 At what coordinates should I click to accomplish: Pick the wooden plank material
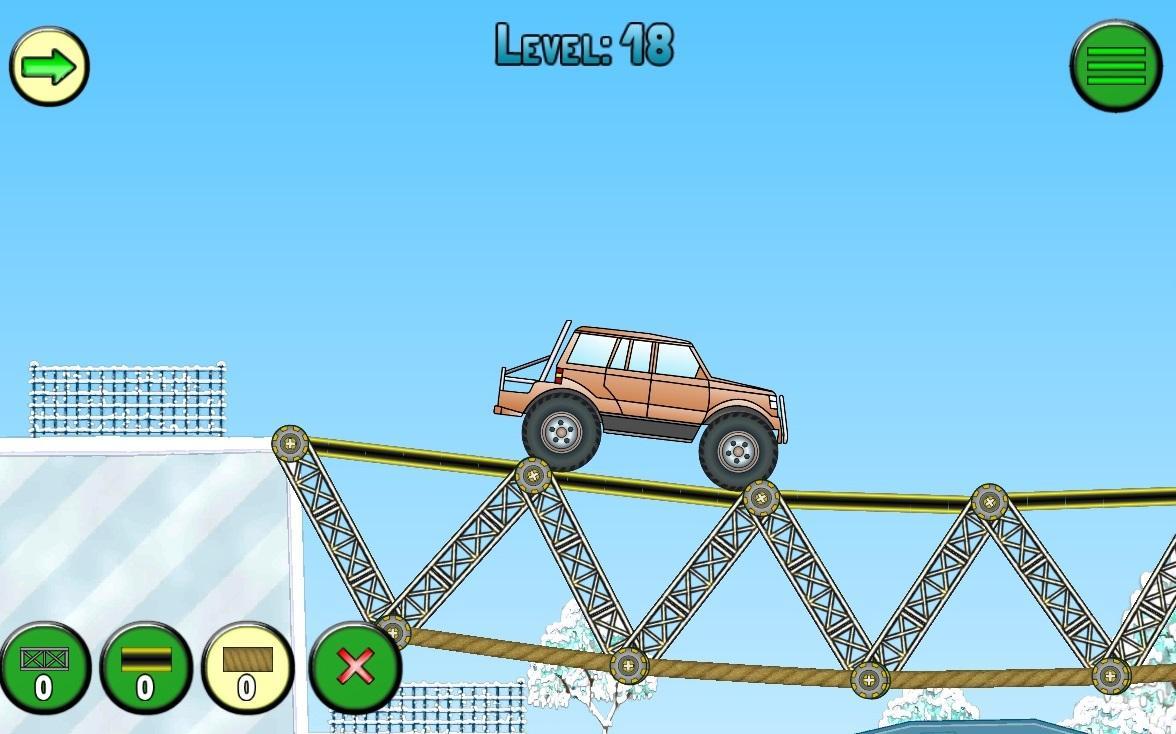point(247,668)
